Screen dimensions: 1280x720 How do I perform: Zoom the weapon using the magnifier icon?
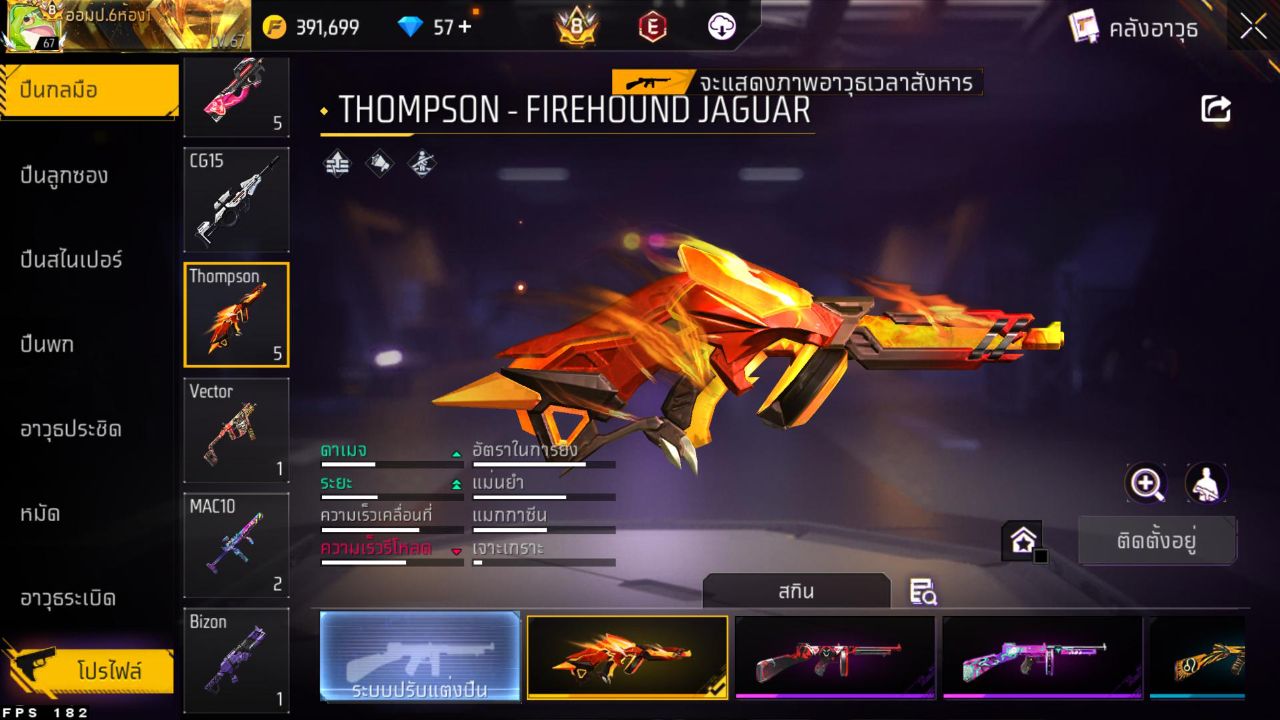coord(1146,484)
